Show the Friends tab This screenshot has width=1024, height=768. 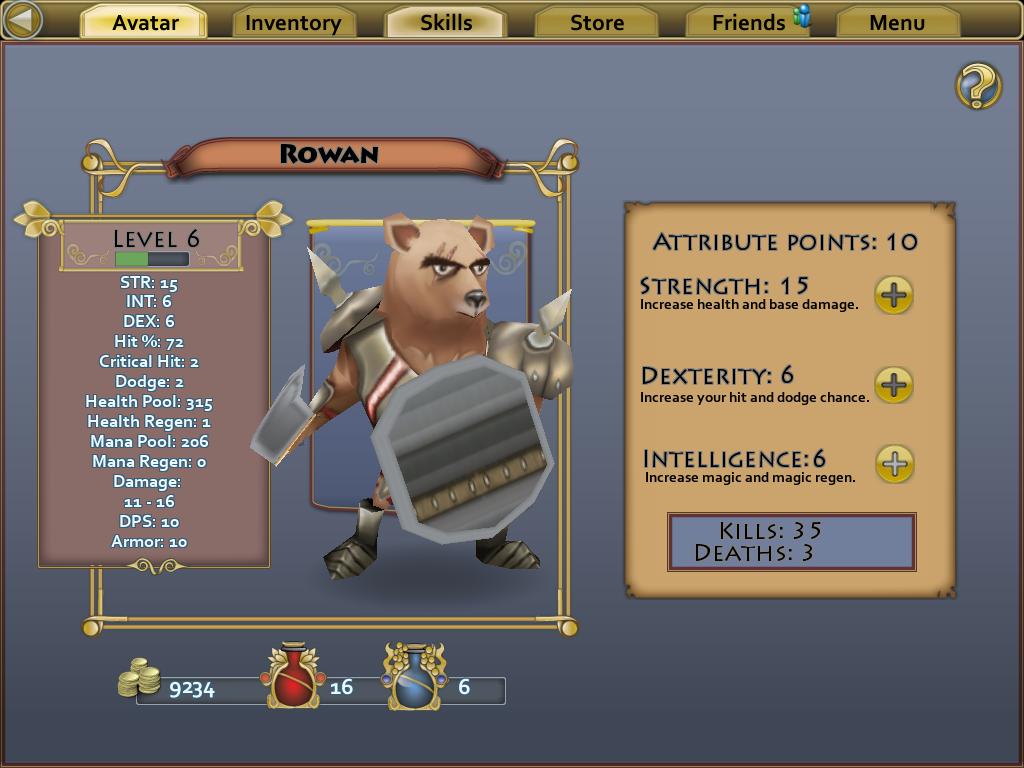(x=749, y=22)
